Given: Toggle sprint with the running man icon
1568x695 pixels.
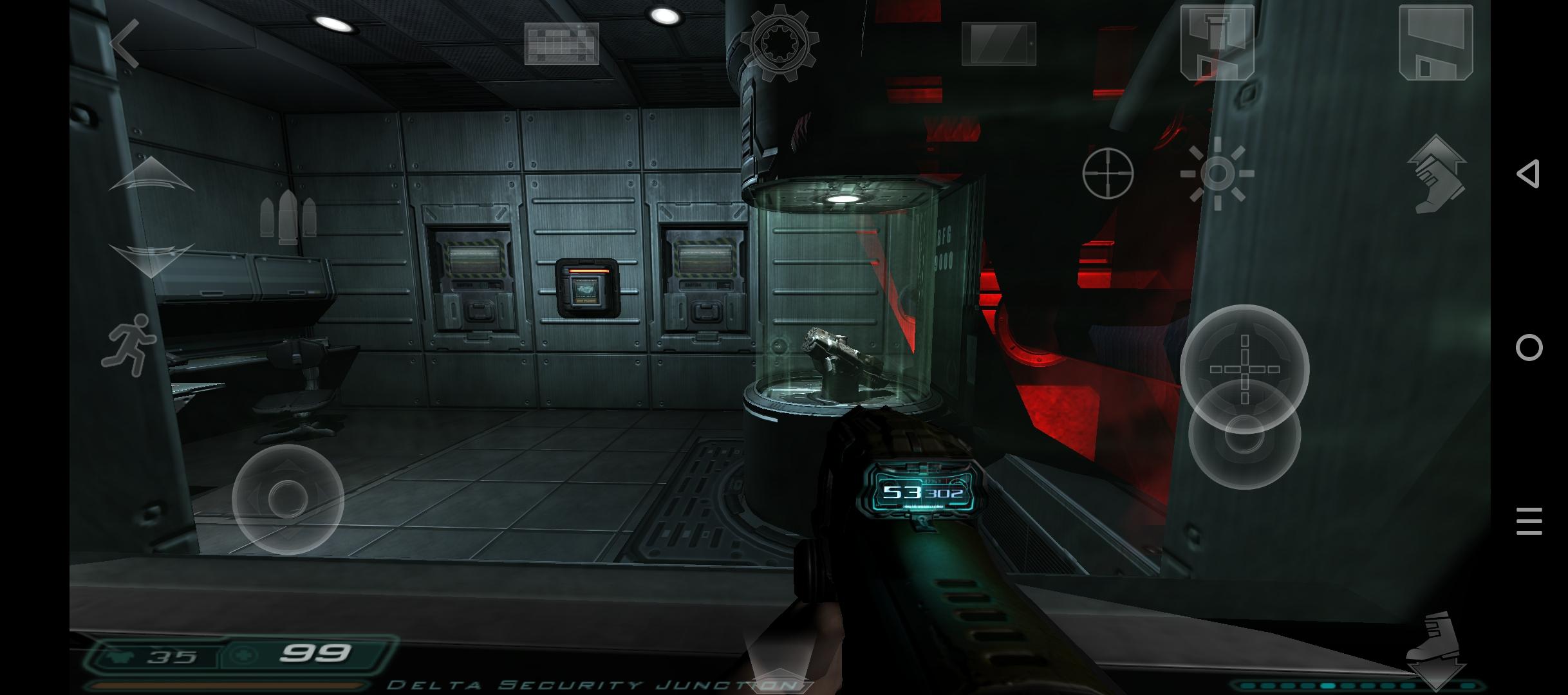Looking at the screenshot, I should (x=129, y=344).
